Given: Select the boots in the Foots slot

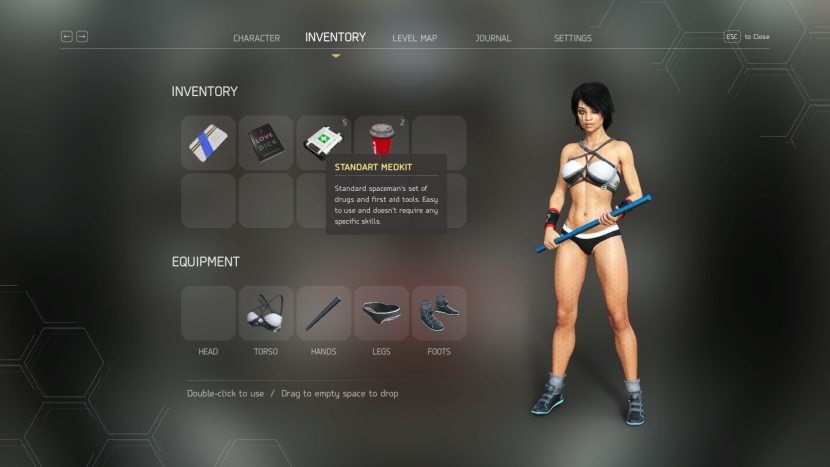Looking at the screenshot, I should [439, 313].
